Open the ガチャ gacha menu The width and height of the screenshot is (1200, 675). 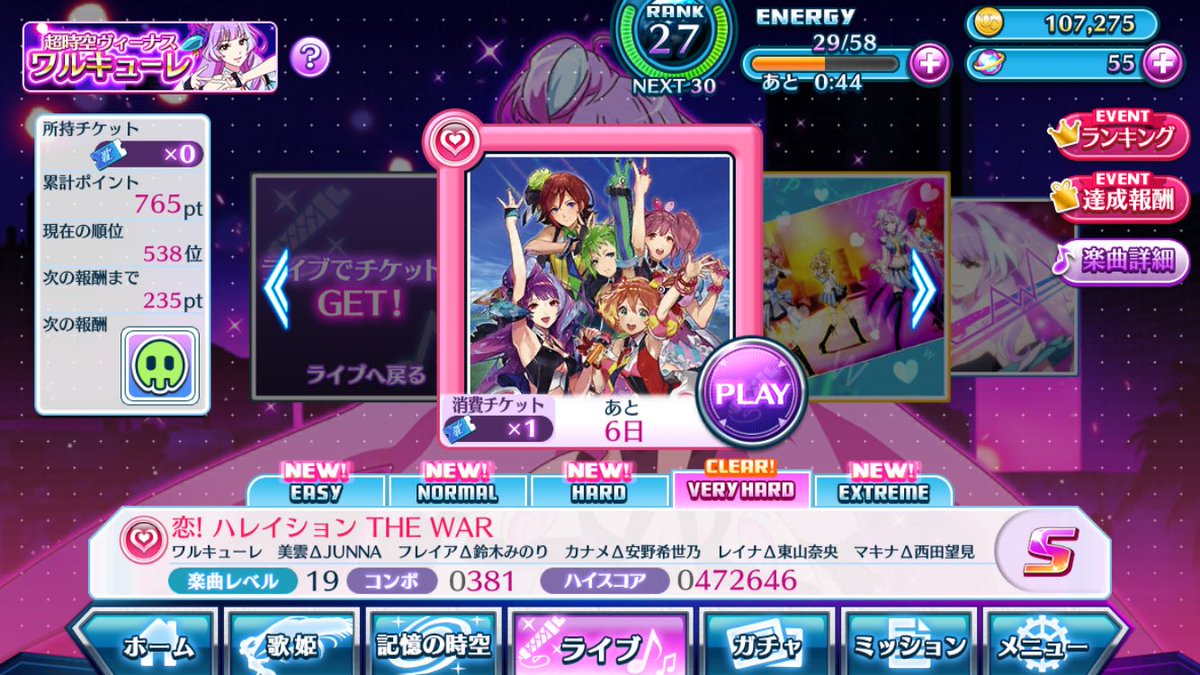tap(767, 646)
